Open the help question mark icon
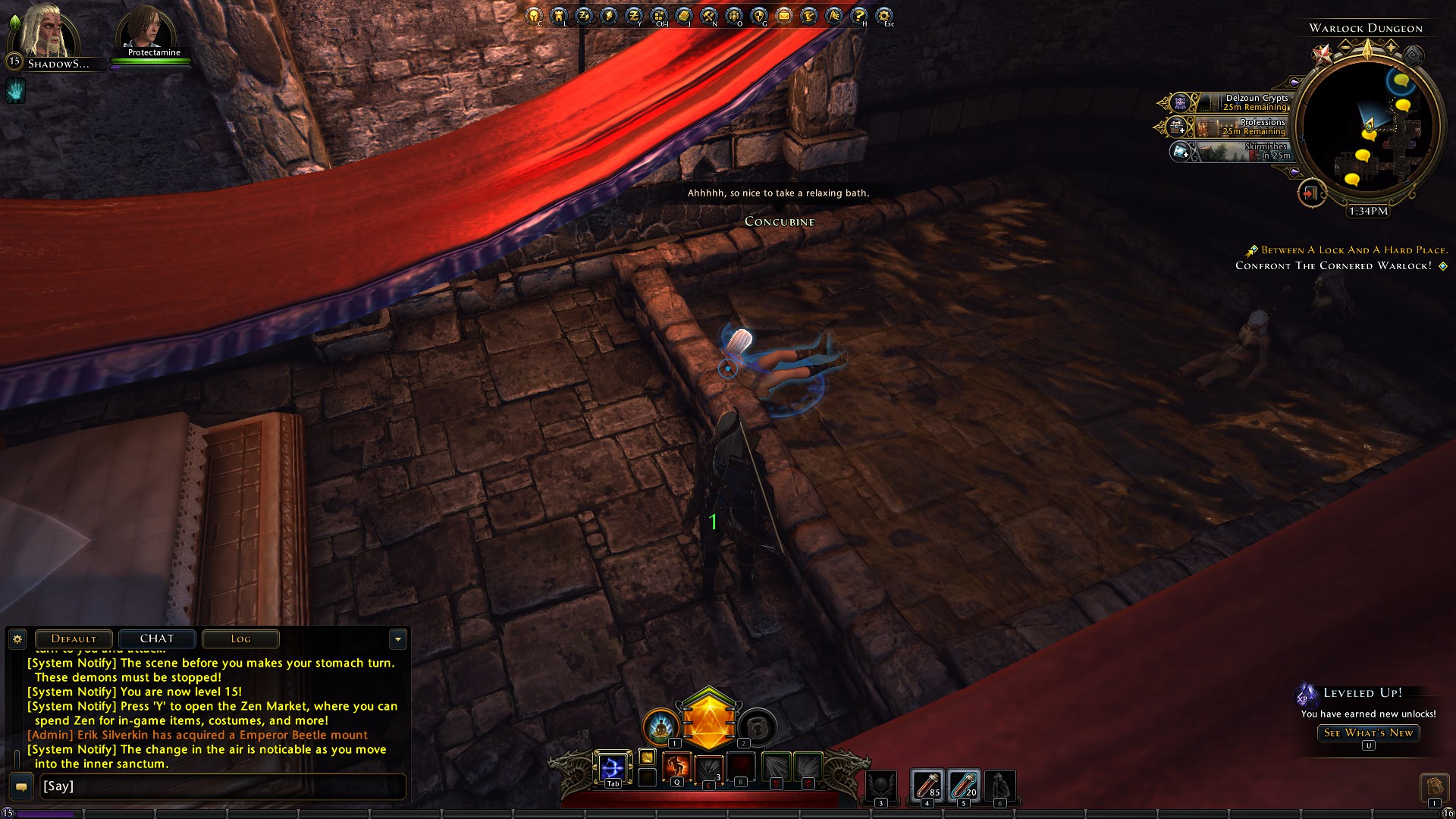Viewport: 1456px width, 819px height. pyautogui.click(x=859, y=15)
